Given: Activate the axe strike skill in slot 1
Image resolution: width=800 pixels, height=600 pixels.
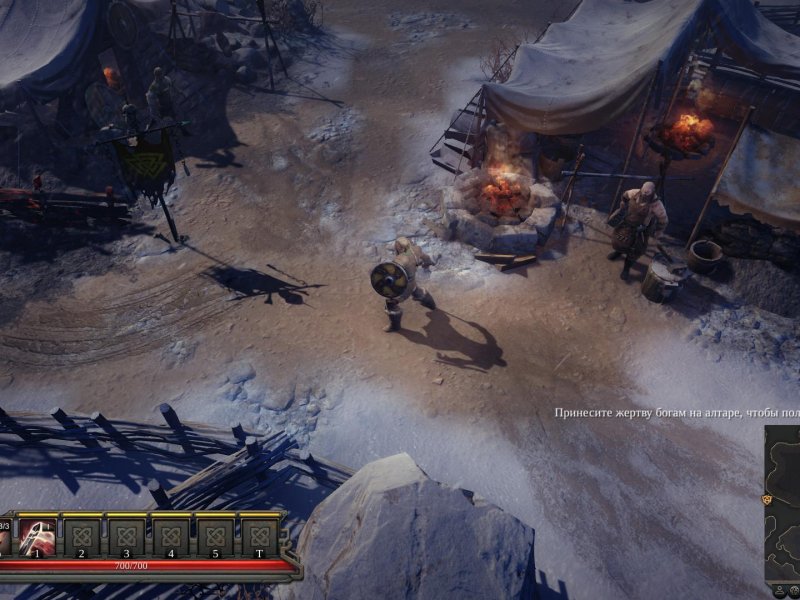Looking at the screenshot, I should click(37, 535).
